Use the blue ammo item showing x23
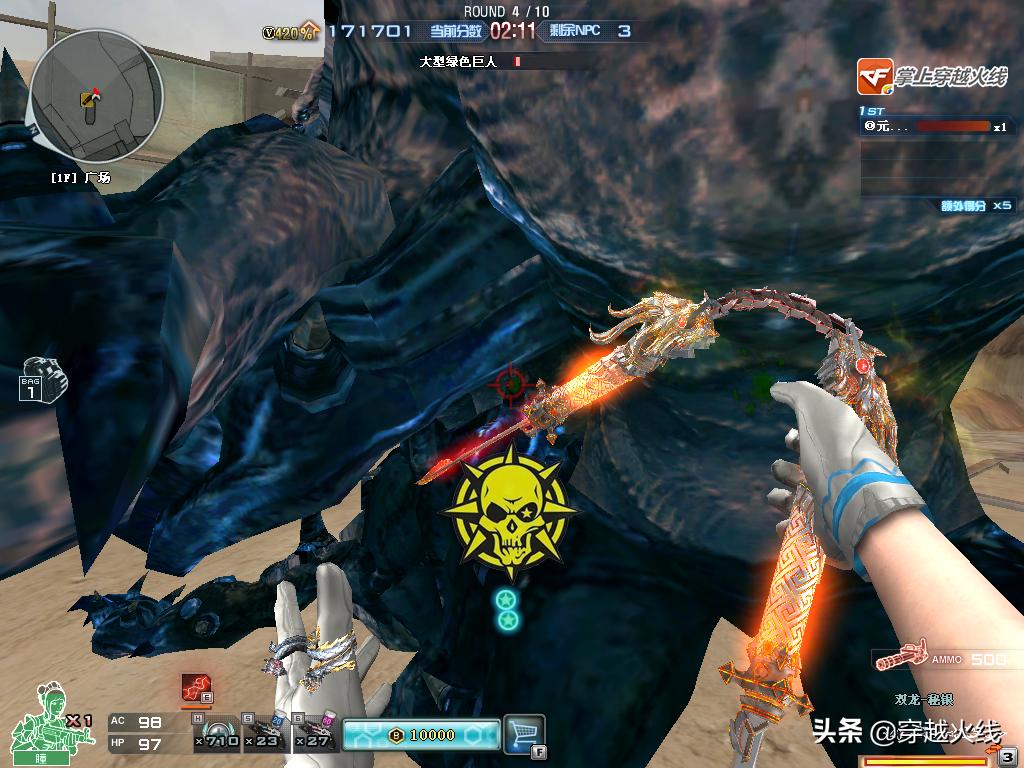This screenshot has width=1024, height=768. pos(265,734)
